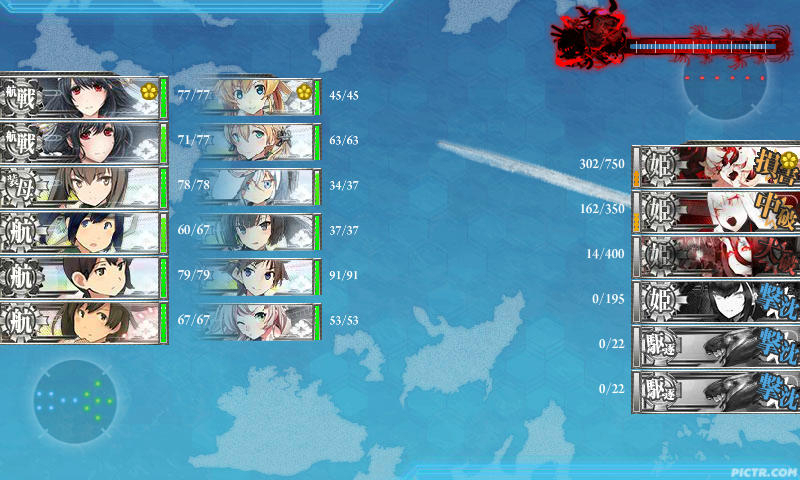The width and height of the screenshot is (800, 480).
Task: Choose the carrier card showing 78/78 HP
Action: [x=82, y=187]
